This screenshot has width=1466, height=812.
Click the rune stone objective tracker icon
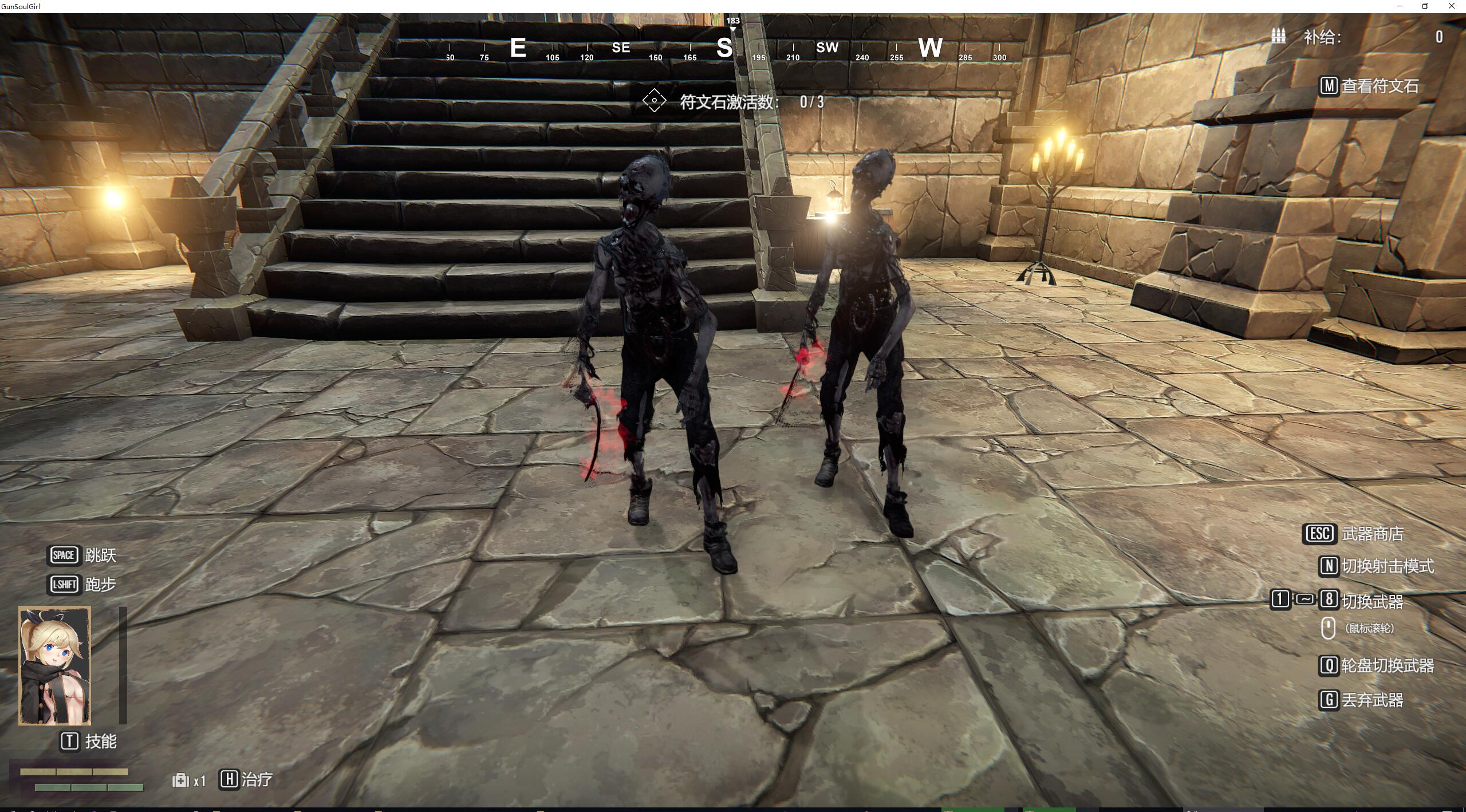[654, 101]
